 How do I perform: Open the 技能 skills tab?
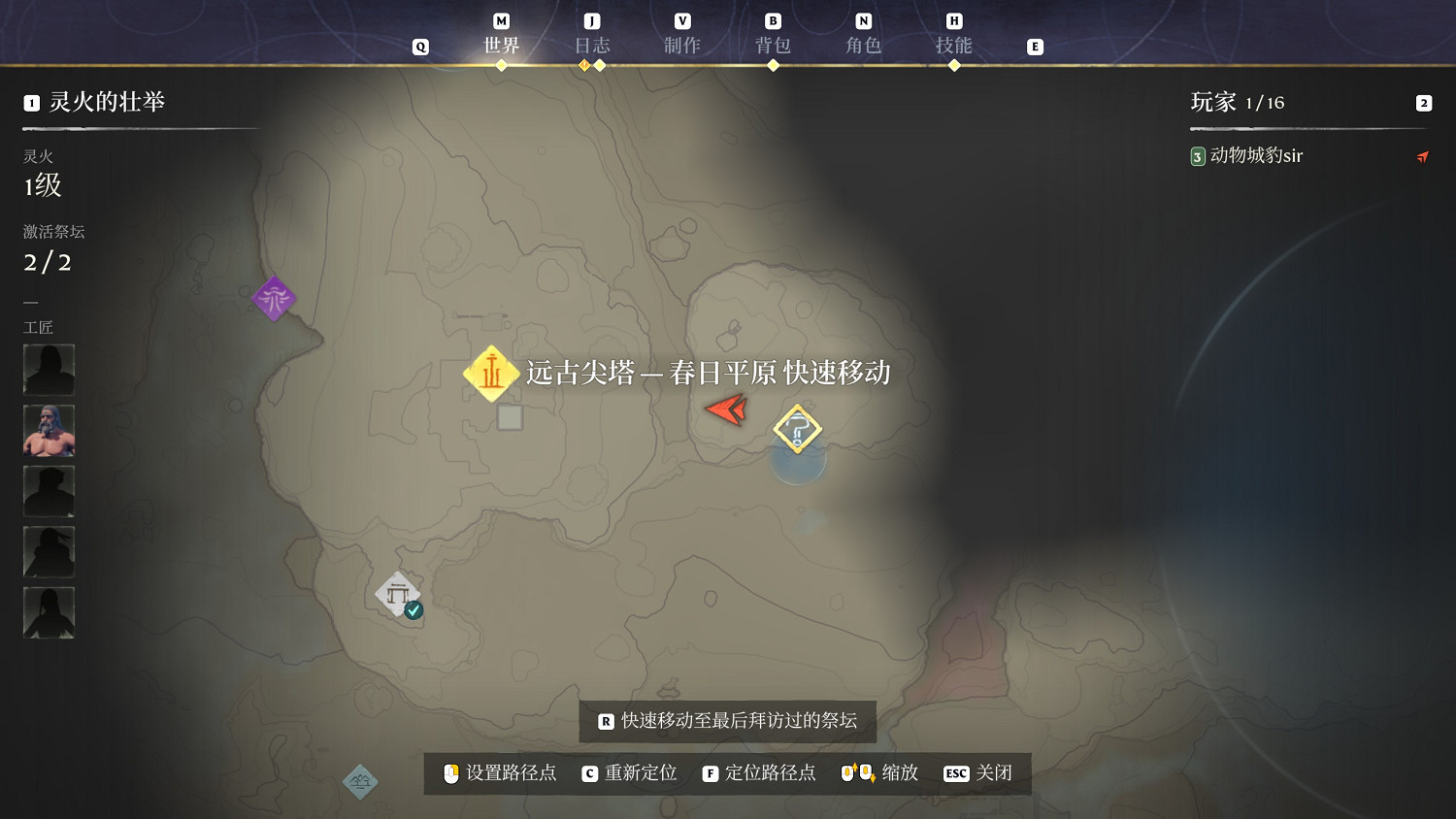pos(954,44)
